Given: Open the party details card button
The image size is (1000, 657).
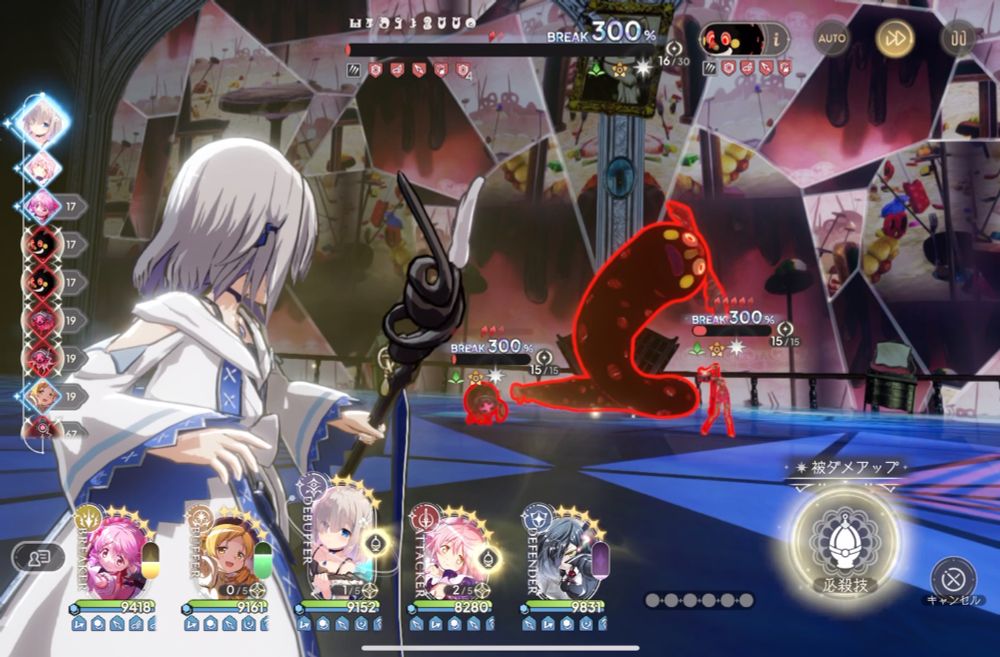Looking at the screenshot, I should tap(38, 558).
